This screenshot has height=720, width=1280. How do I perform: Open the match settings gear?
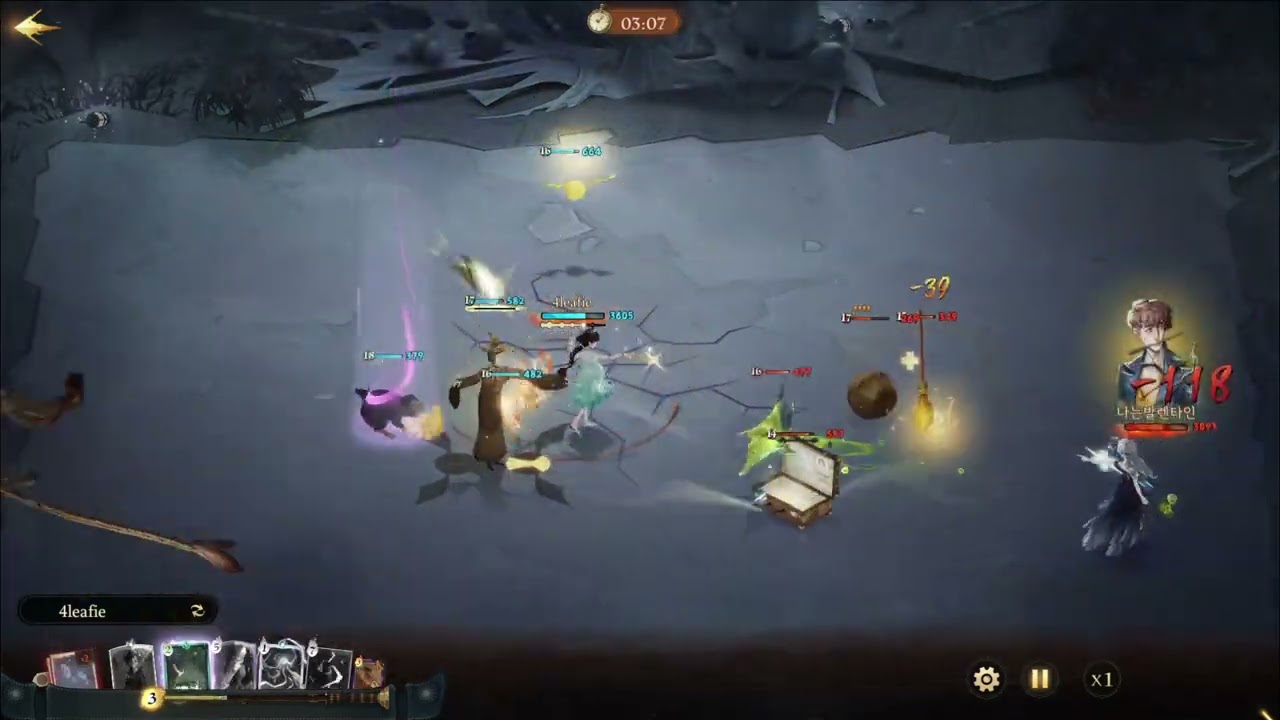click(986, 679)
